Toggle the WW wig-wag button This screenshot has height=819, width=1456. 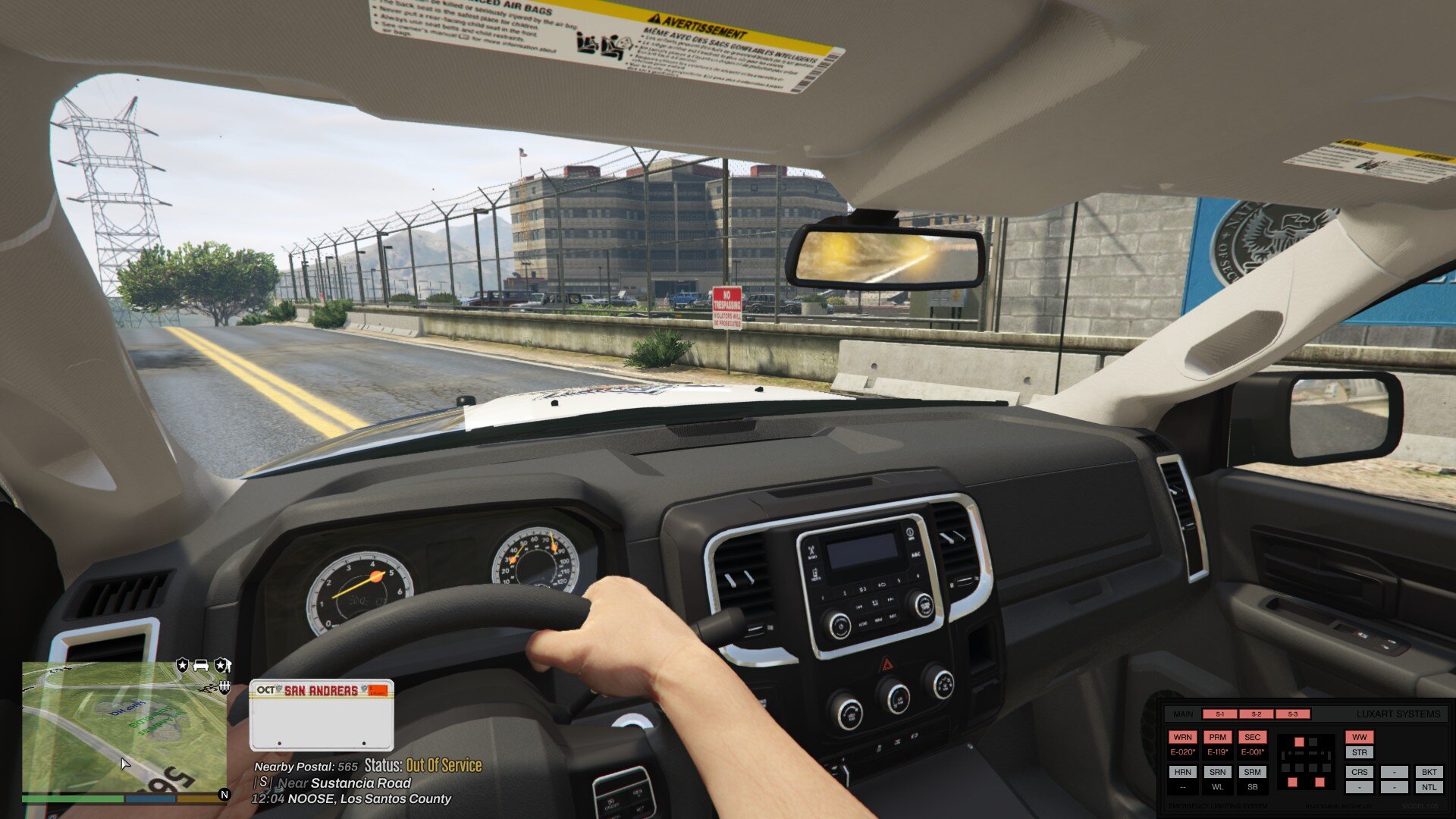pyautogui.click(x=1359, y=737)
